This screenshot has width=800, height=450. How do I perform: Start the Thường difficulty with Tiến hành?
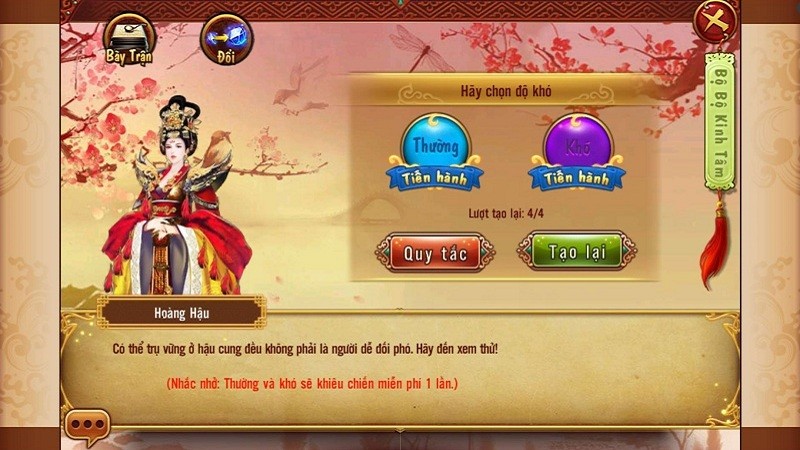(x=436, y=177)
